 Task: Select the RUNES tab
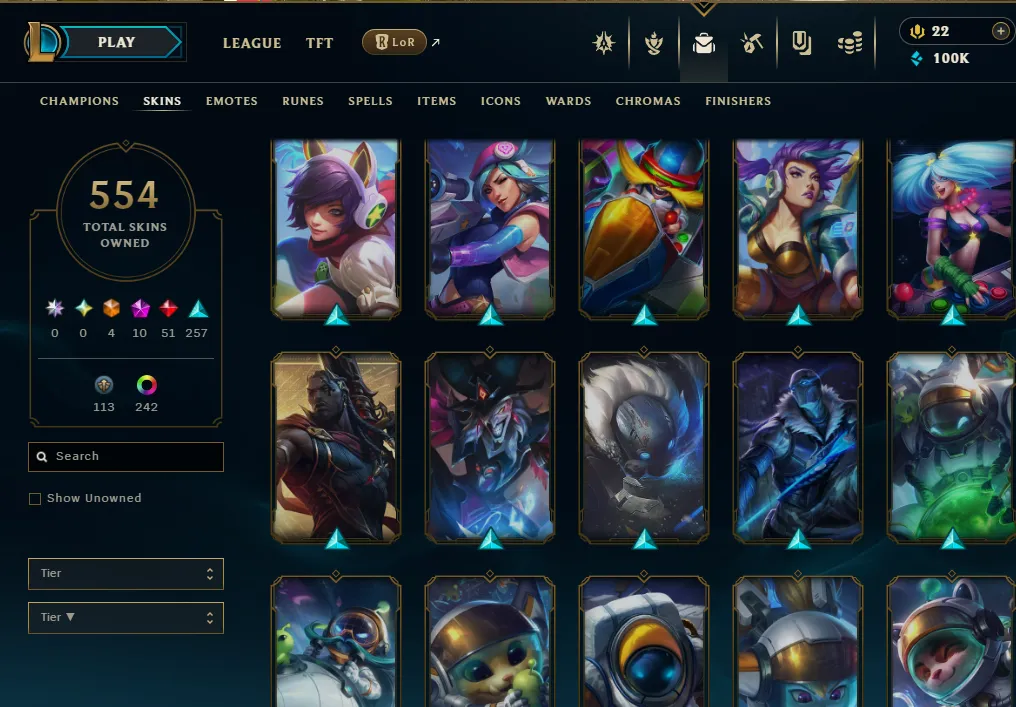pos(302,101)
